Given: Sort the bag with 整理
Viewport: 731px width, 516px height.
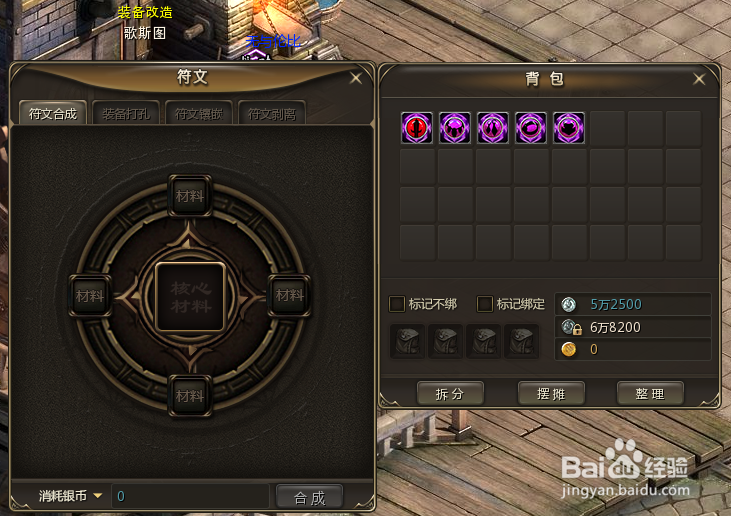Looking at the screenshot, I should click(650, 394).
